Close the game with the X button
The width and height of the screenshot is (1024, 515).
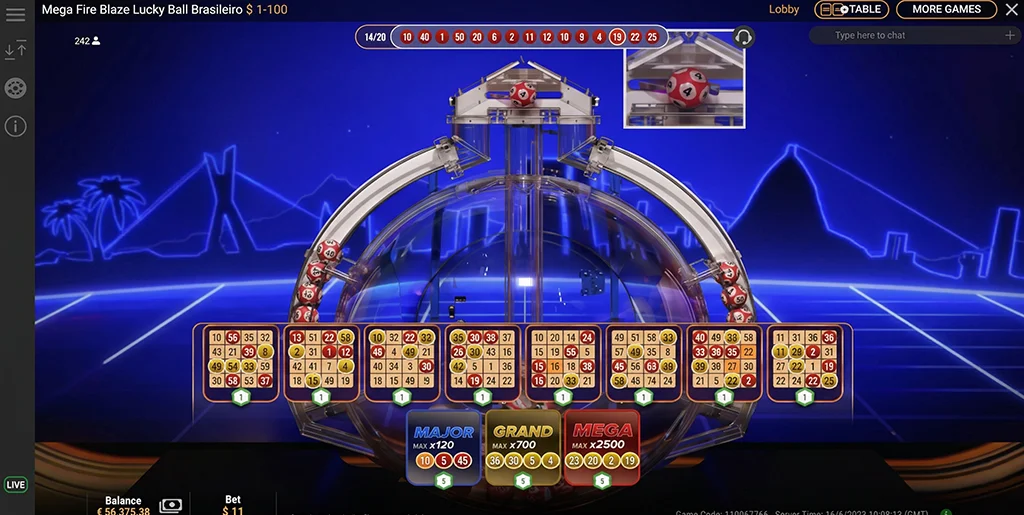click(x=1011, y=10)
